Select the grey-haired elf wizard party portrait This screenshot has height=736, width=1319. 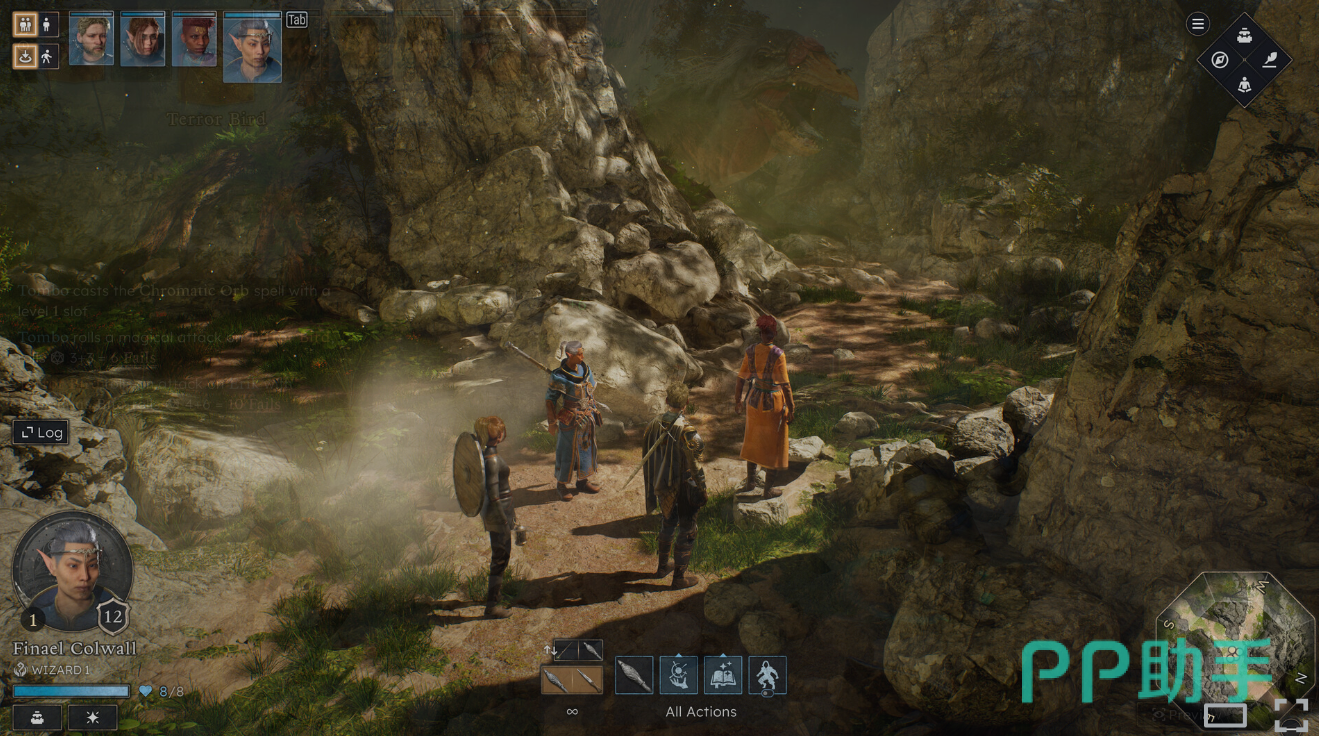pyautogui.click(x=252, y=47)
